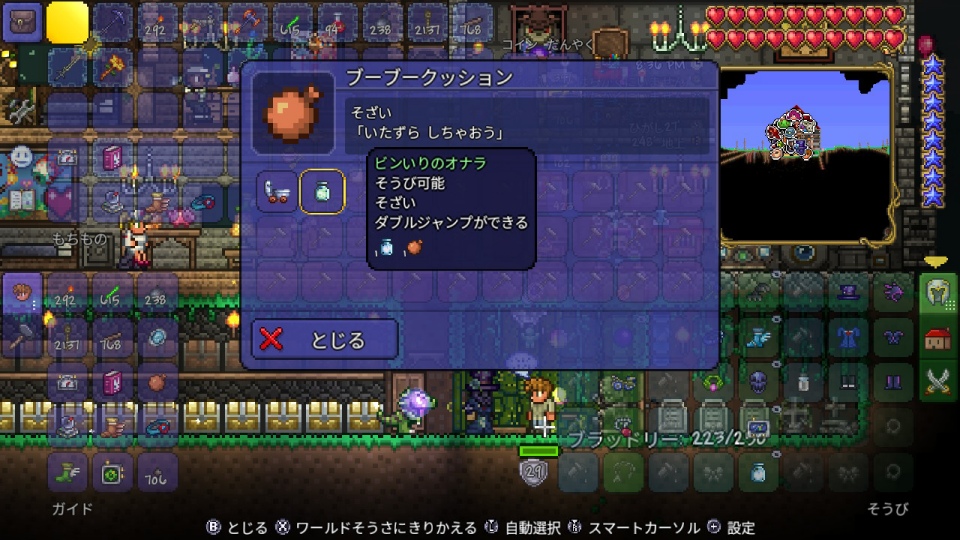Select the Fart in a Jar recipe slot
960x540 pixels.
pos(322,191)
